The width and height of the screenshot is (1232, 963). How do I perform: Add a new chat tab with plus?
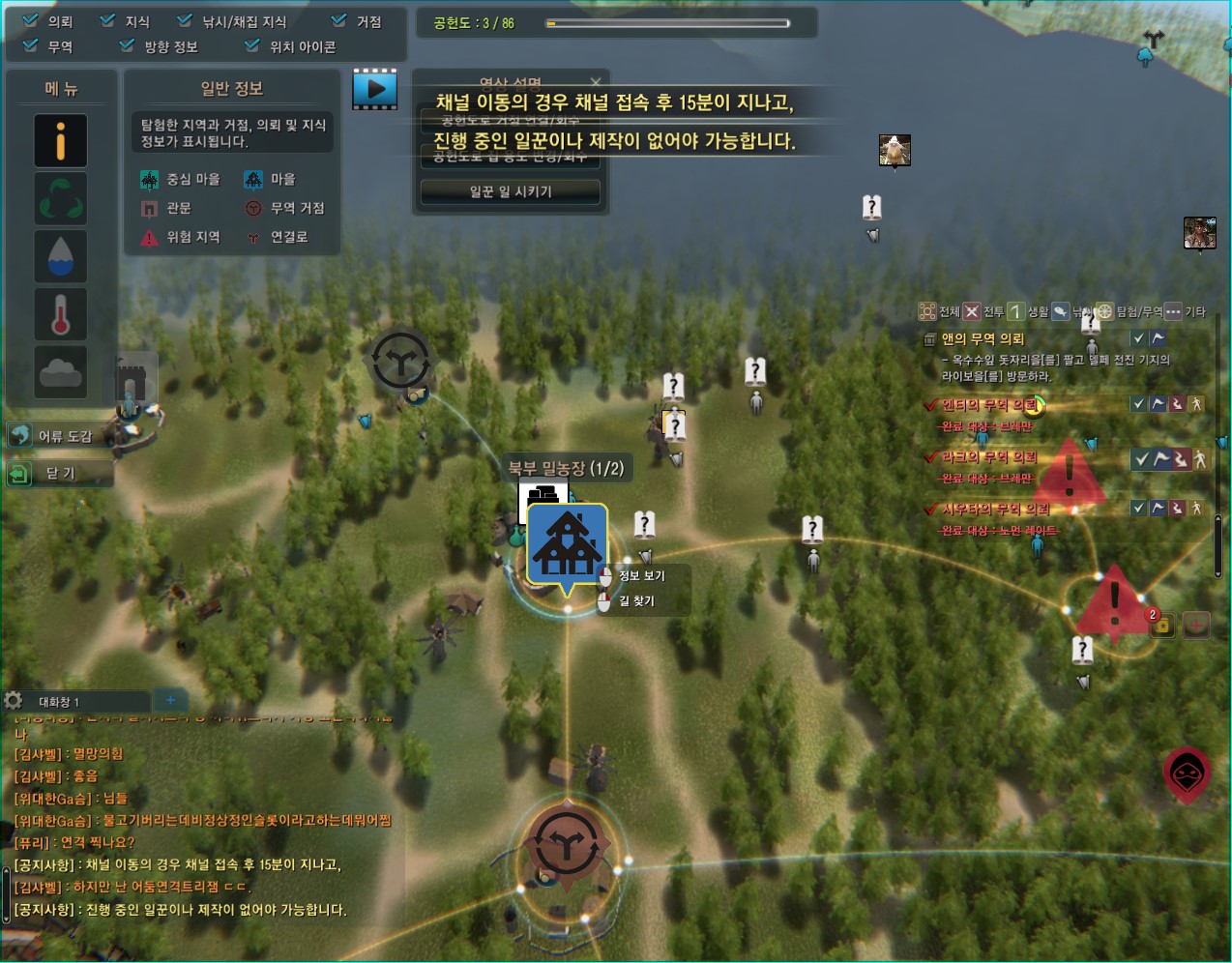(x=170, y=700)
